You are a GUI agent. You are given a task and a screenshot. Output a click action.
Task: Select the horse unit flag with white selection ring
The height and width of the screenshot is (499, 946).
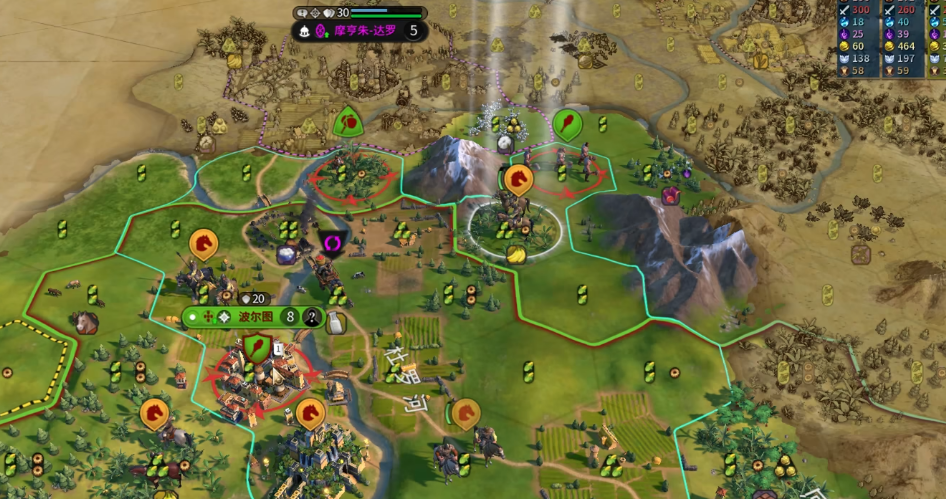pos(517,180)
